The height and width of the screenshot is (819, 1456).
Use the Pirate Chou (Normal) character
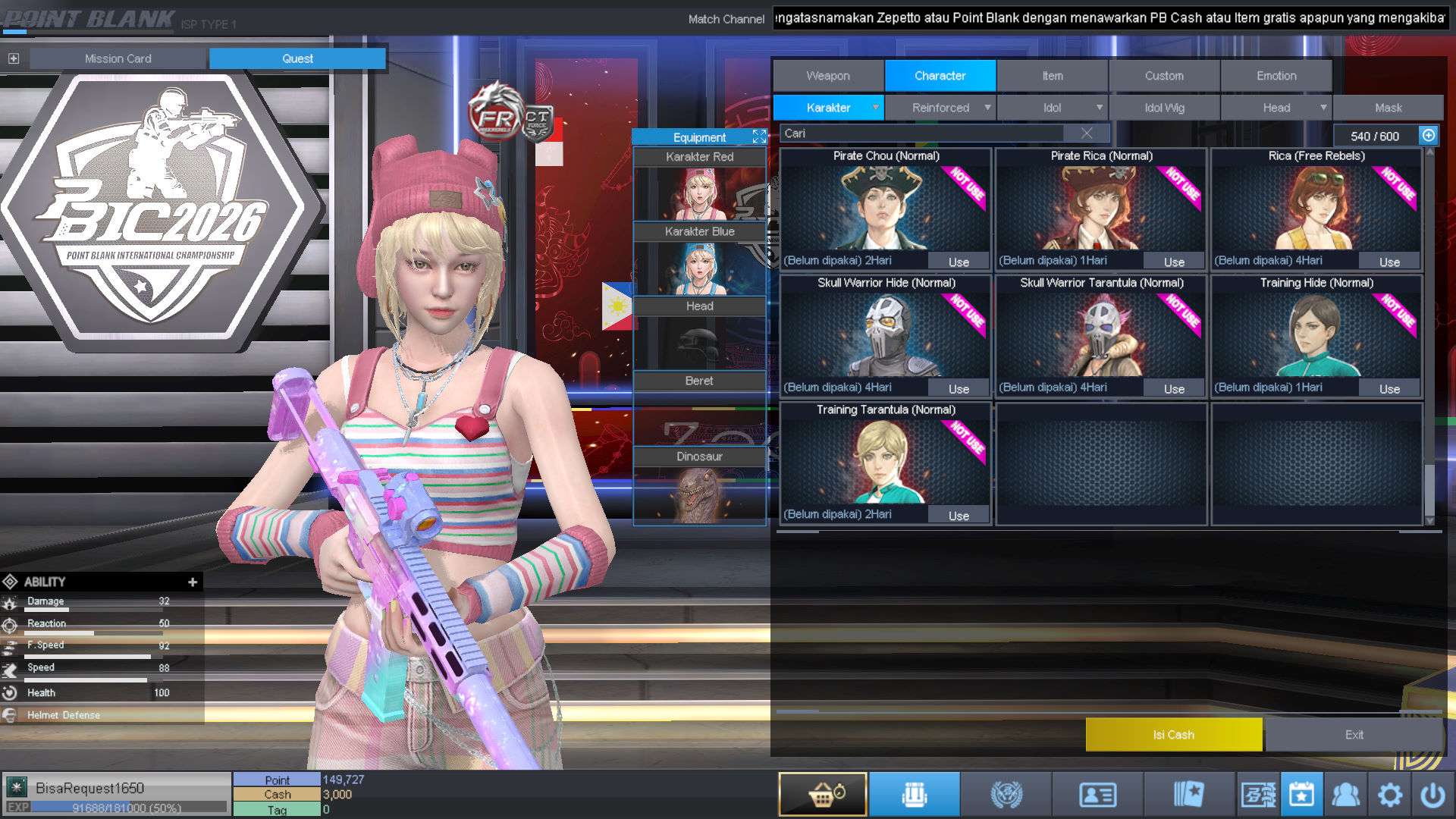coord(958,261)
